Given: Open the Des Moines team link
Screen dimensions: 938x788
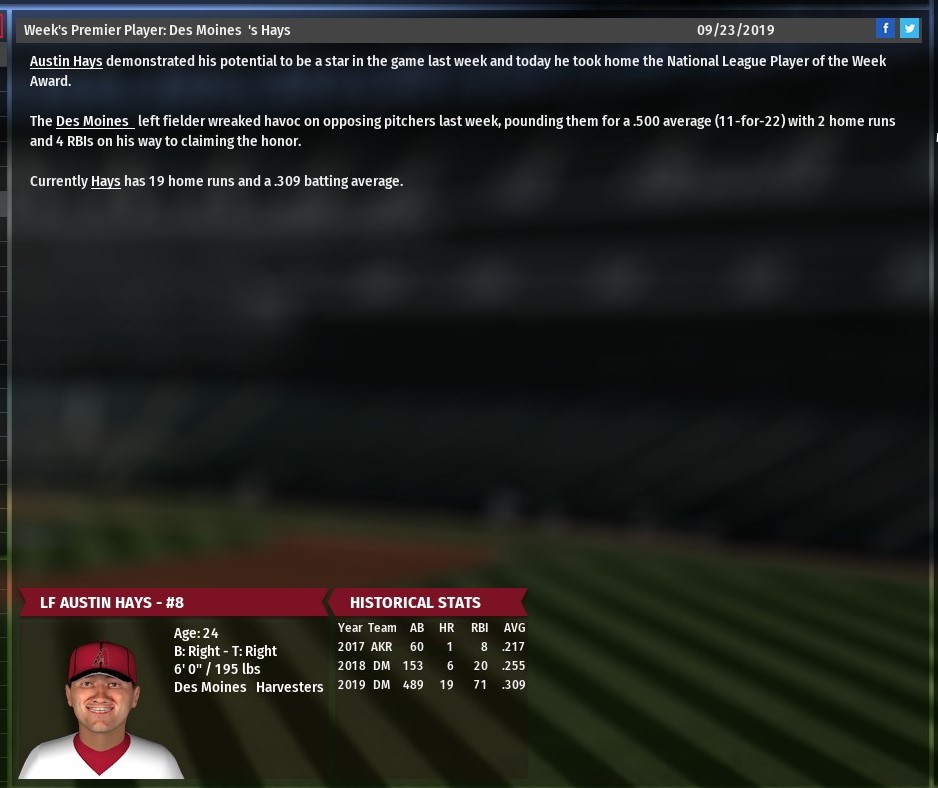Looking at the screenshot, I should pos(94,122).
